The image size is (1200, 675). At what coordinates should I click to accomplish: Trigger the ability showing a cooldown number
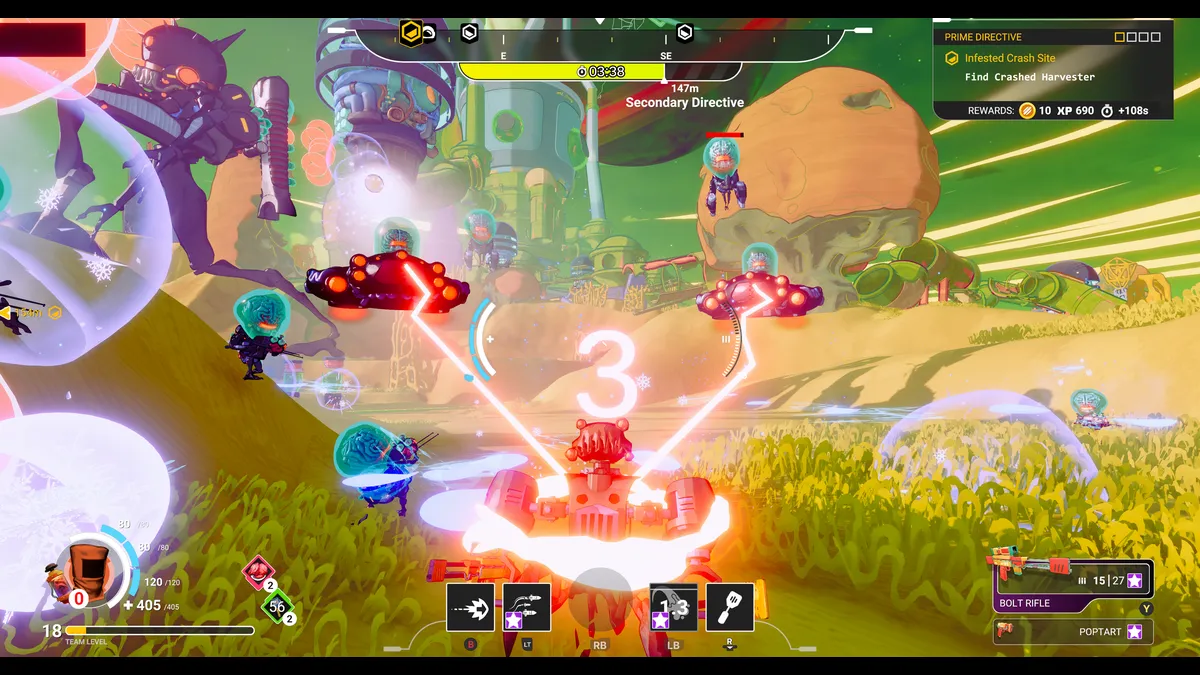(x=674, y=608)
